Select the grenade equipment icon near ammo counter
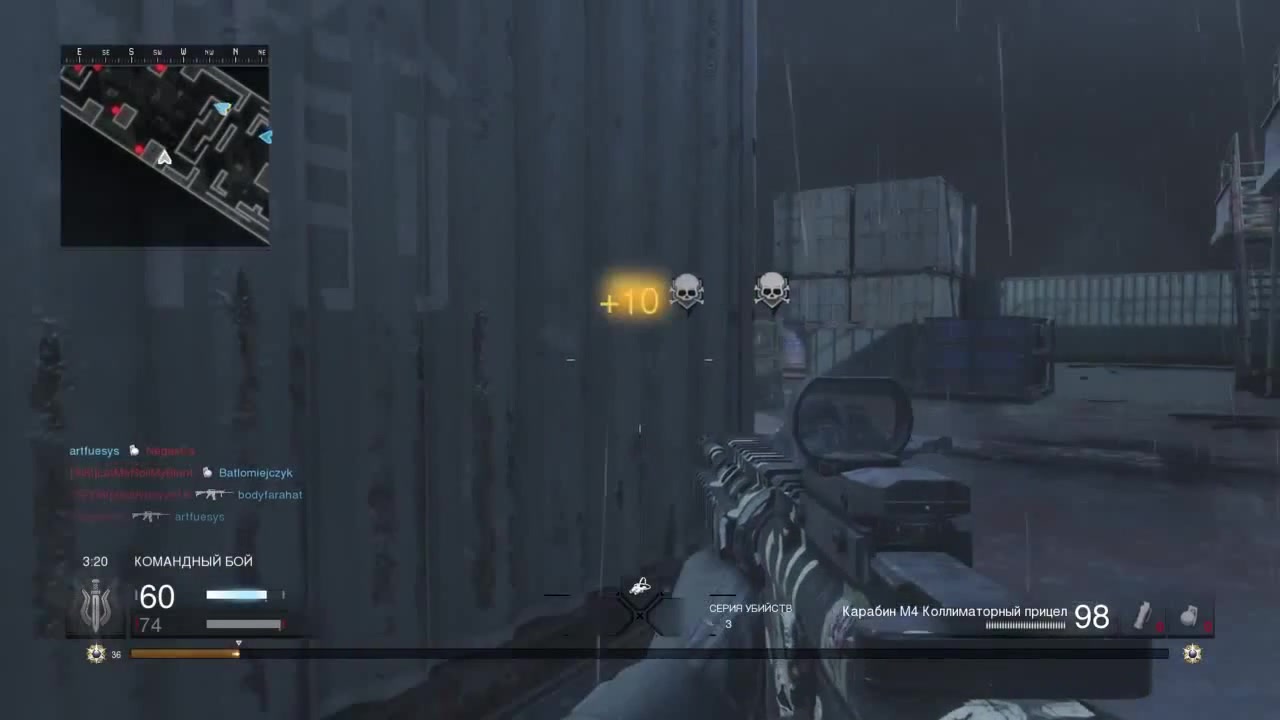The image size is (1280, 720). pyautogui.click(x=1190, y=618)
